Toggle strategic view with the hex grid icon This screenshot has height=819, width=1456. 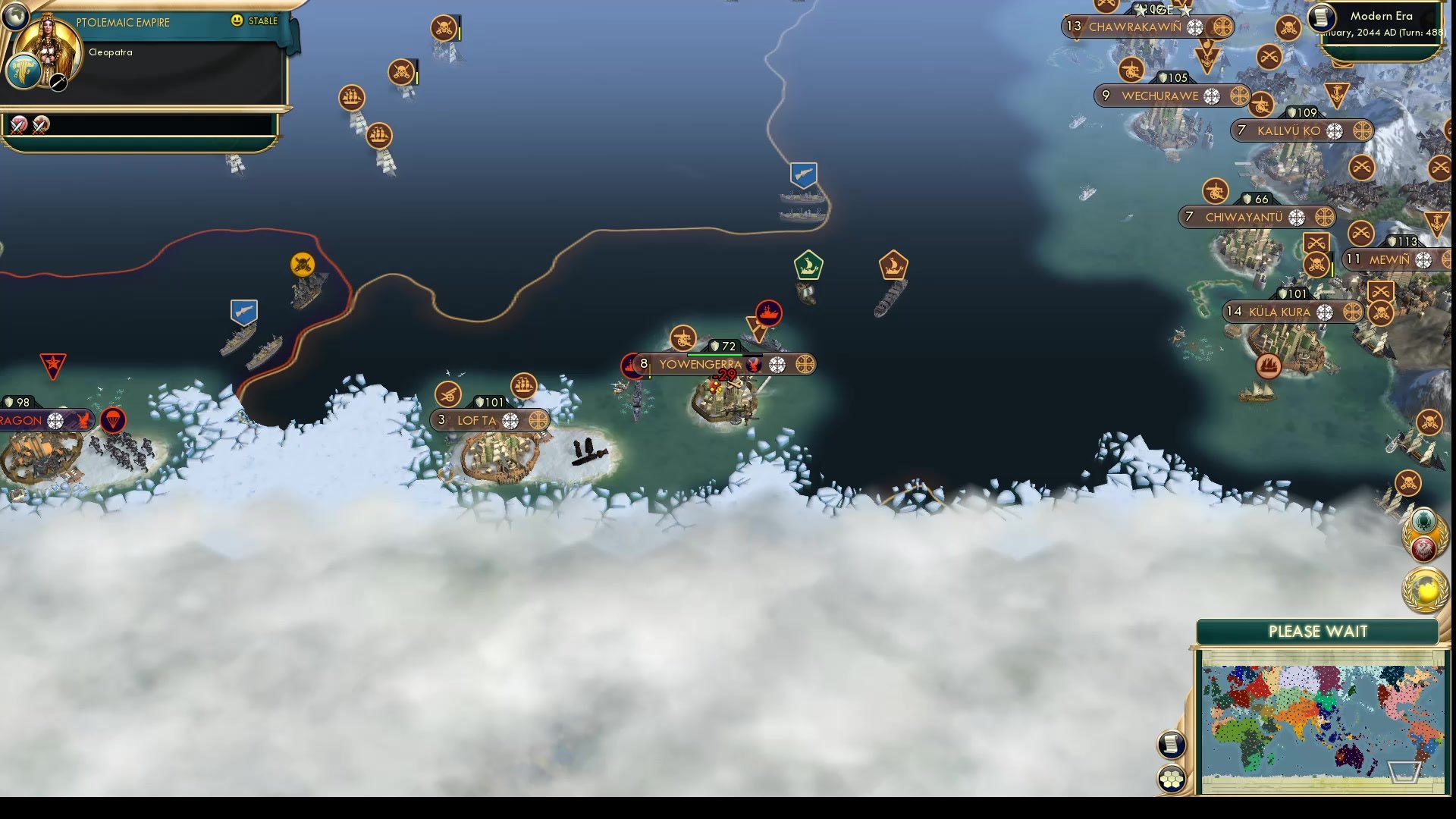click(1172, 776)
